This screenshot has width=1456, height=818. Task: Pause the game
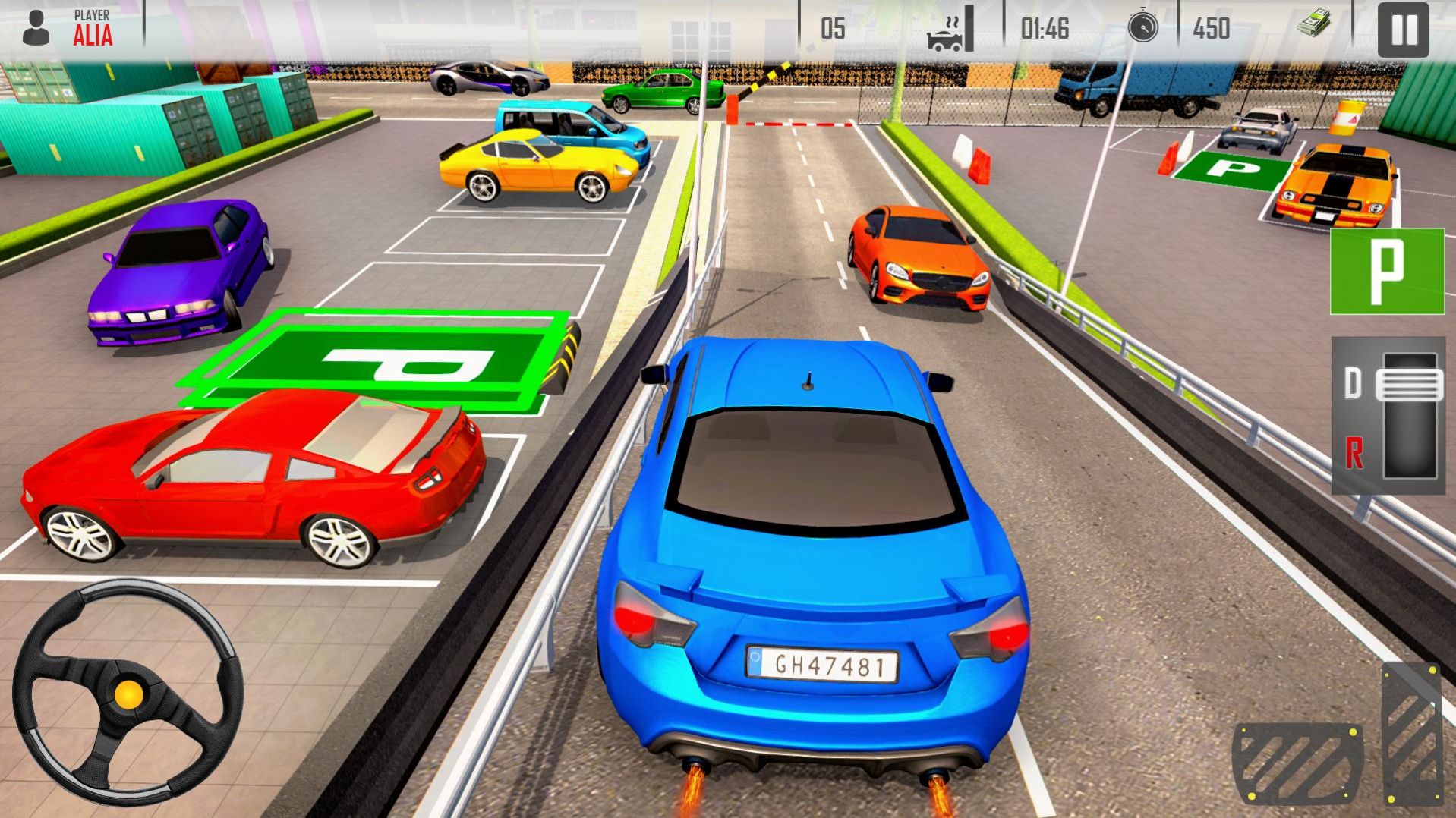pyautogui.click(x=1403, y=30)
